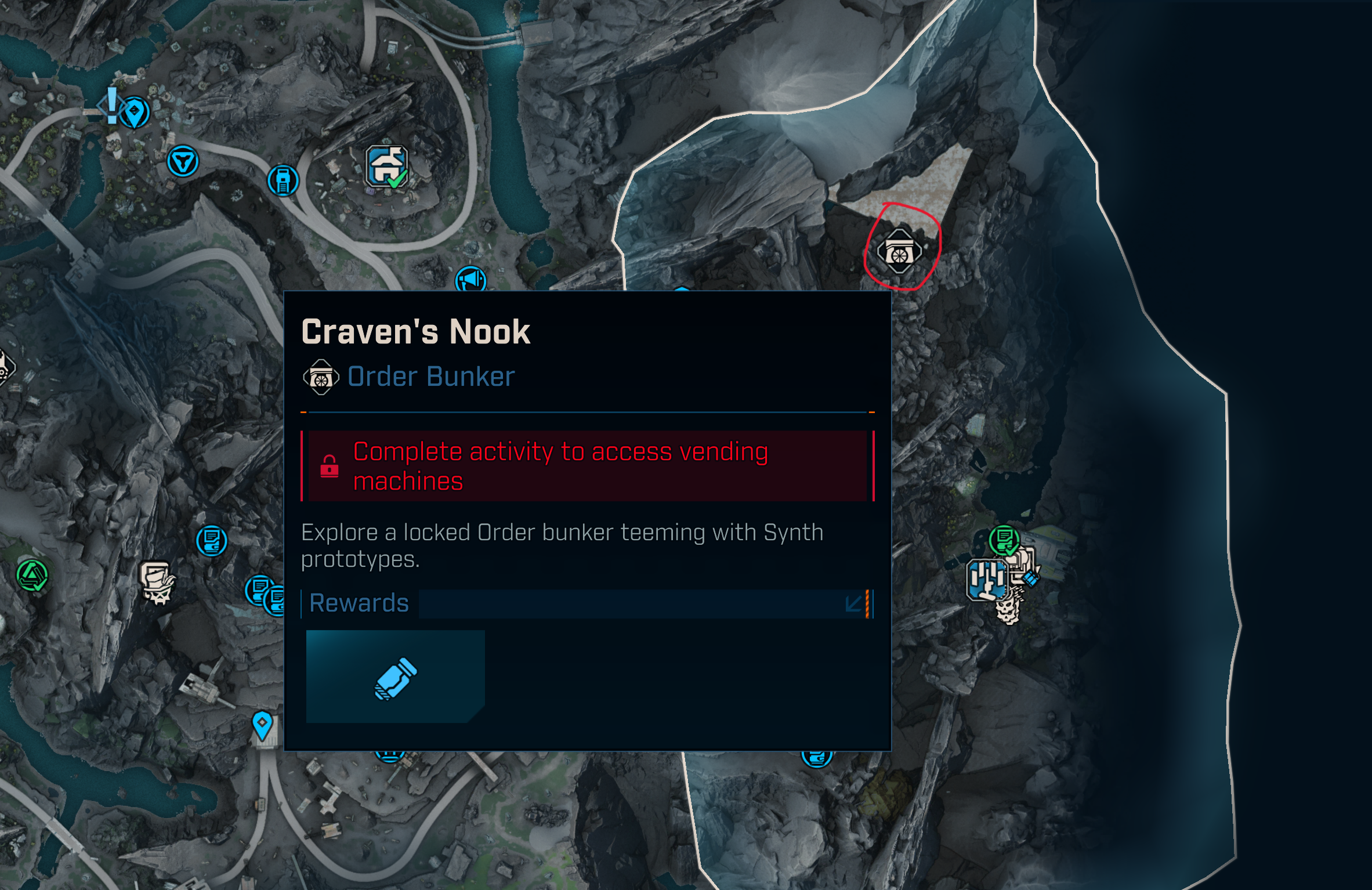Select the blue canister reward slot

point(395,676)
